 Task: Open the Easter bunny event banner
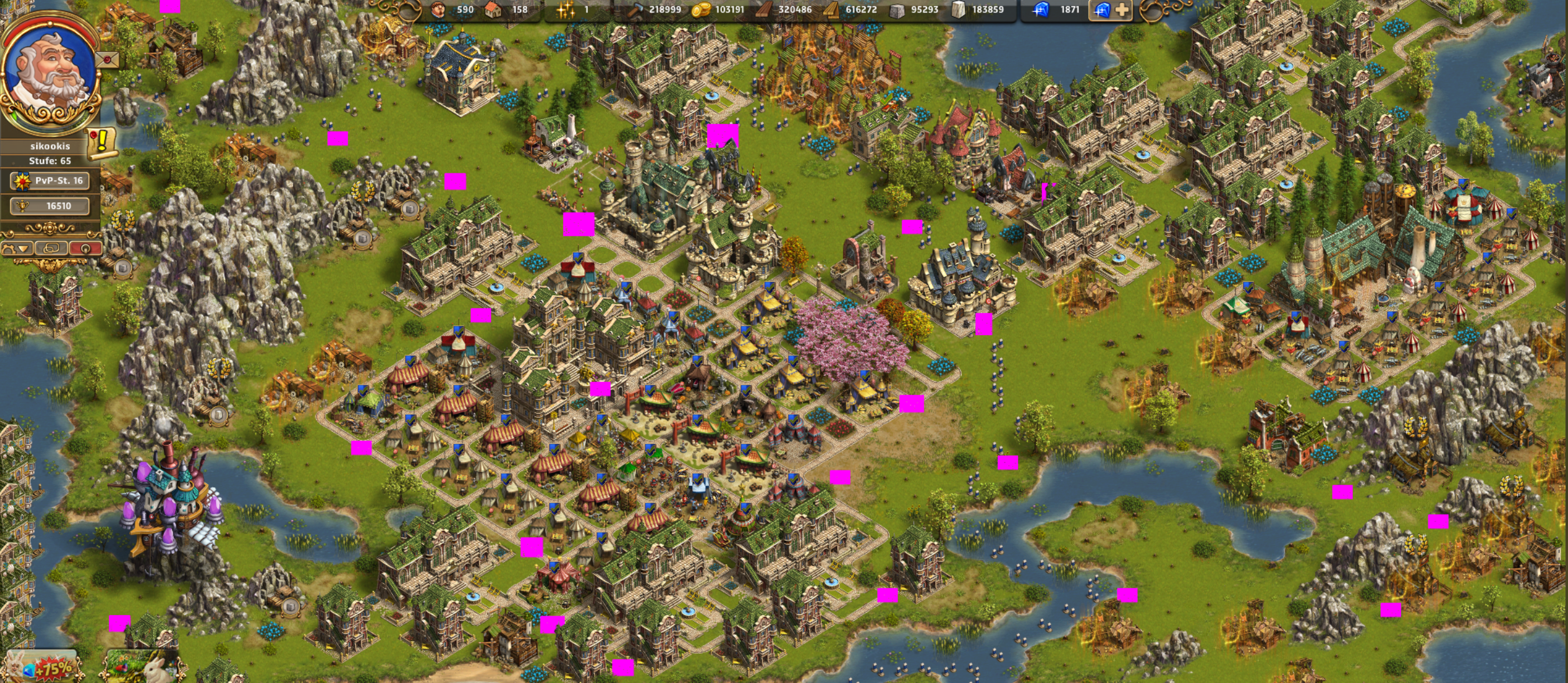tap(143, 667)
